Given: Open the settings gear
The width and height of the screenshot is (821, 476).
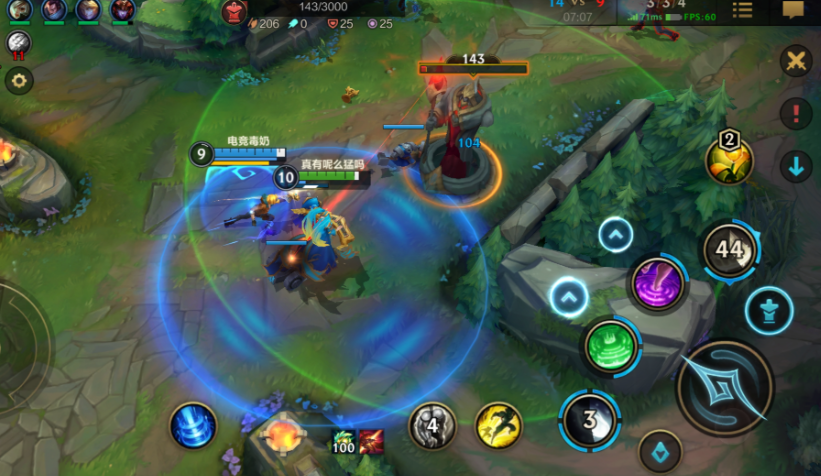Looking at the screenshot, I should pyautogui.click(x=18, y=82).
